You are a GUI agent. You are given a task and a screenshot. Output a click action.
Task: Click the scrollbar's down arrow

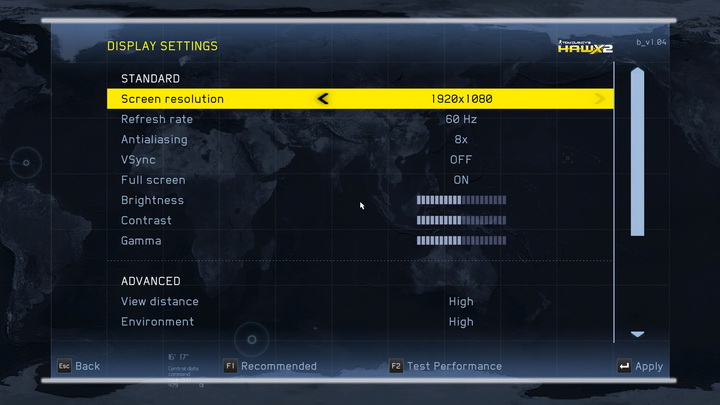coord(637,334)
